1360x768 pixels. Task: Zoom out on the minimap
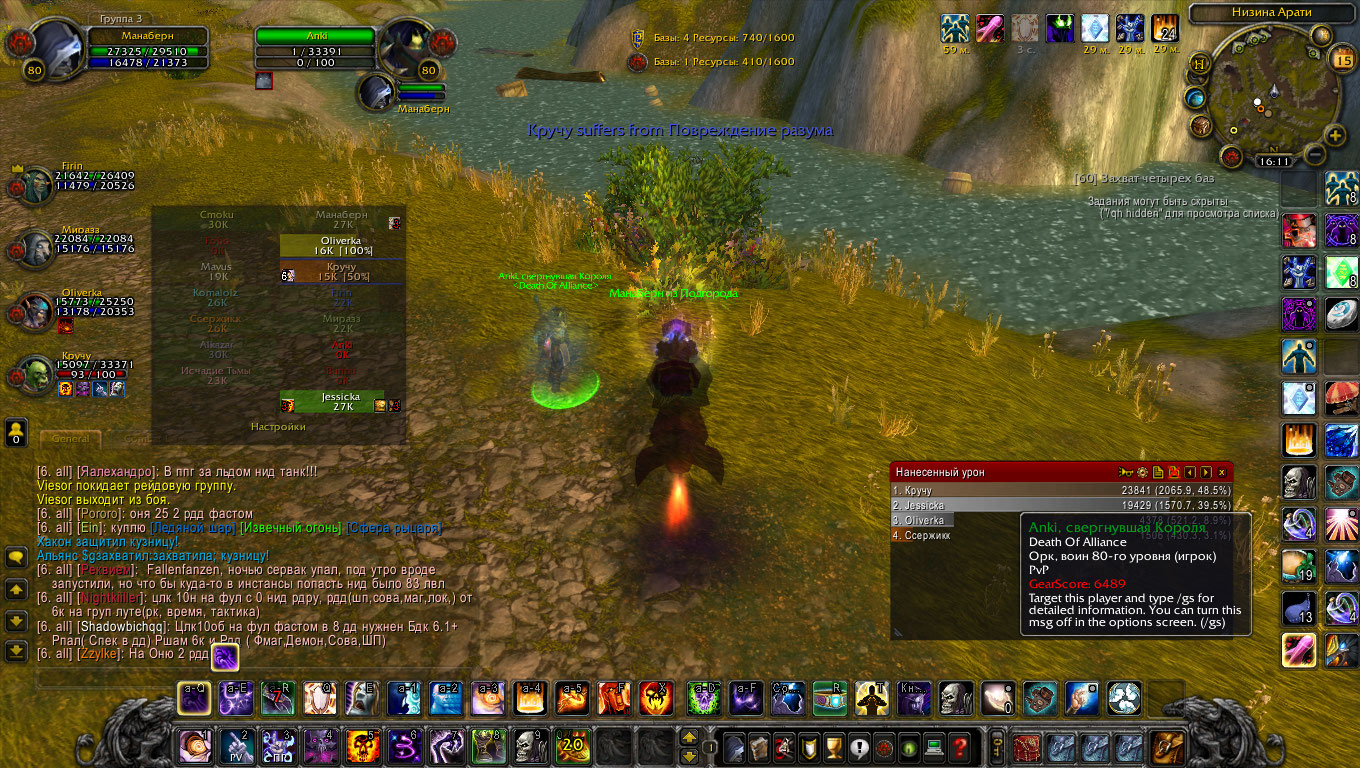click(1315, 155)
